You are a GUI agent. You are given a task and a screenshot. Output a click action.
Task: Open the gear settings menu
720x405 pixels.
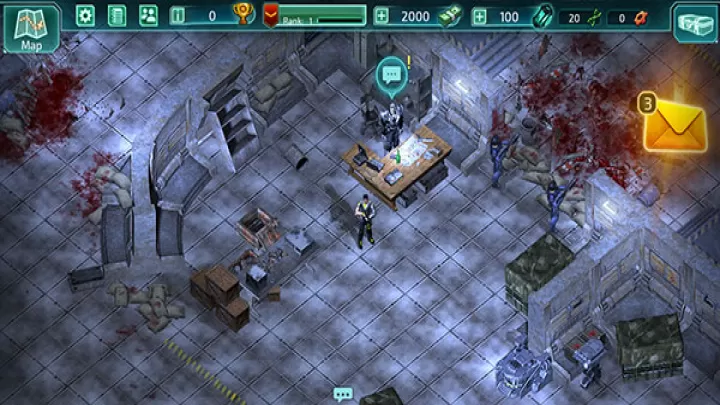coord(85,15)
